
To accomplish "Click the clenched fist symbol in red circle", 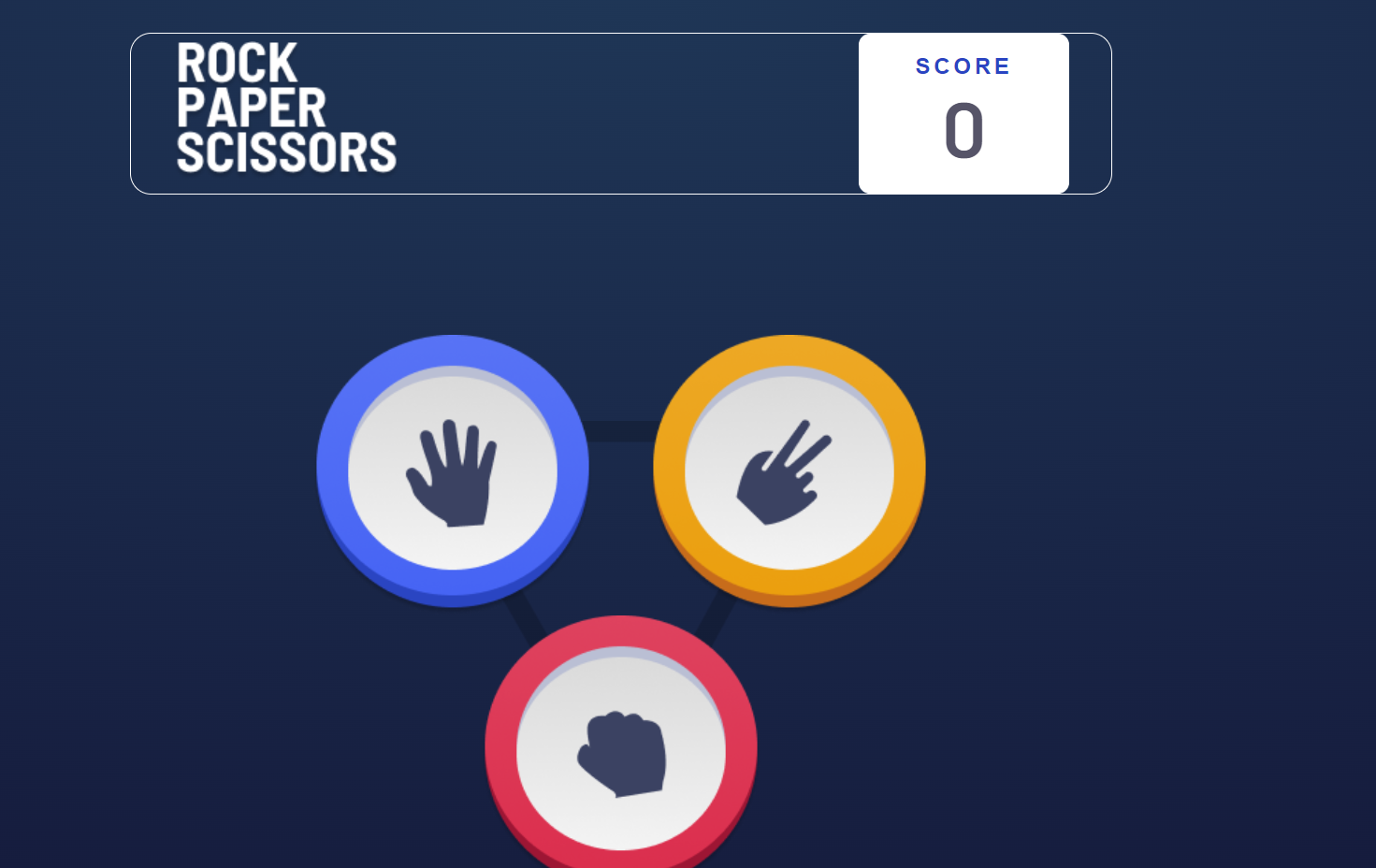I will 620,753.
